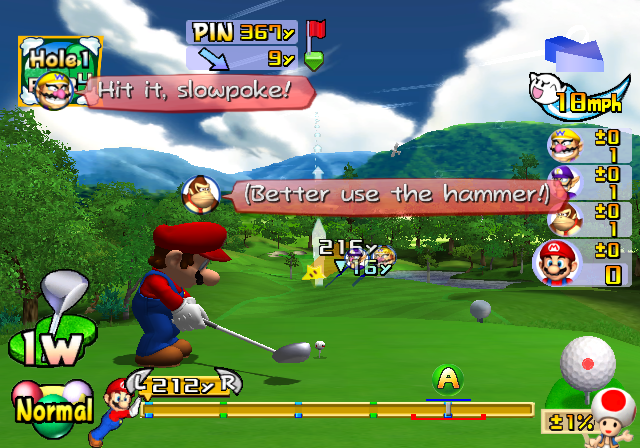Image resolution: width=640 pixels, height=448 pixels.
Task: Click the shot power meter bar
Action: [x=338, y=409]
